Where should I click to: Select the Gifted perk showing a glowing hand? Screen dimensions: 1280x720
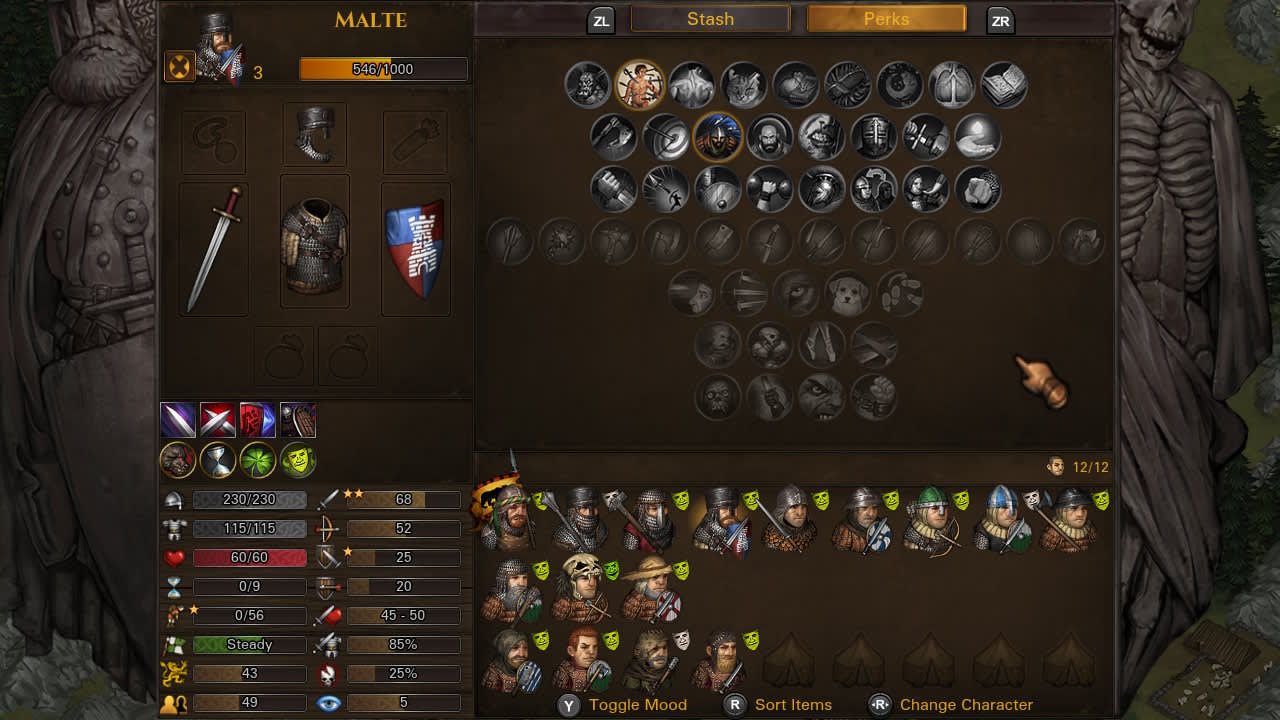[x=977, y=137]
